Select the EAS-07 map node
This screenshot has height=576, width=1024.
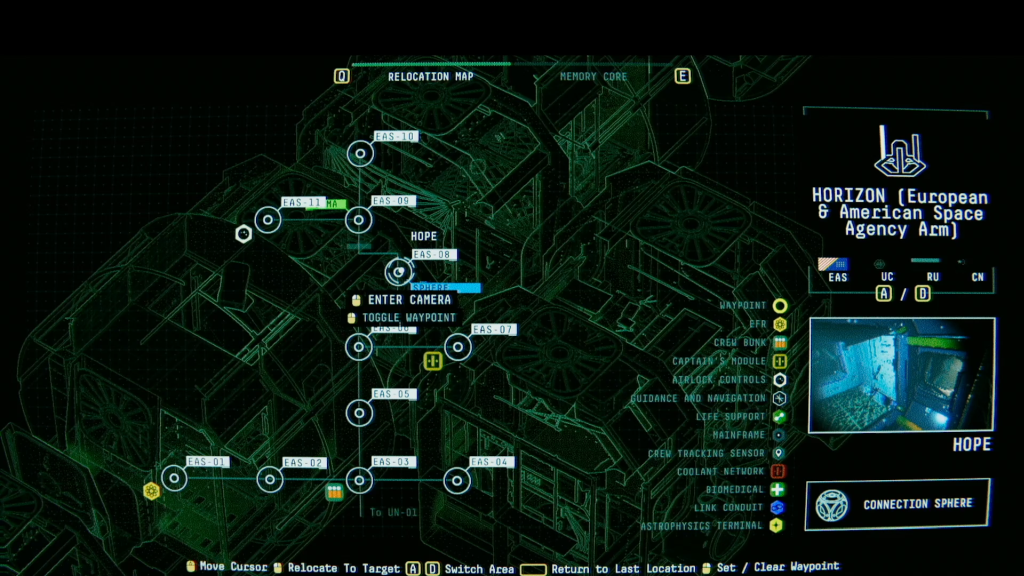[458, 347]
